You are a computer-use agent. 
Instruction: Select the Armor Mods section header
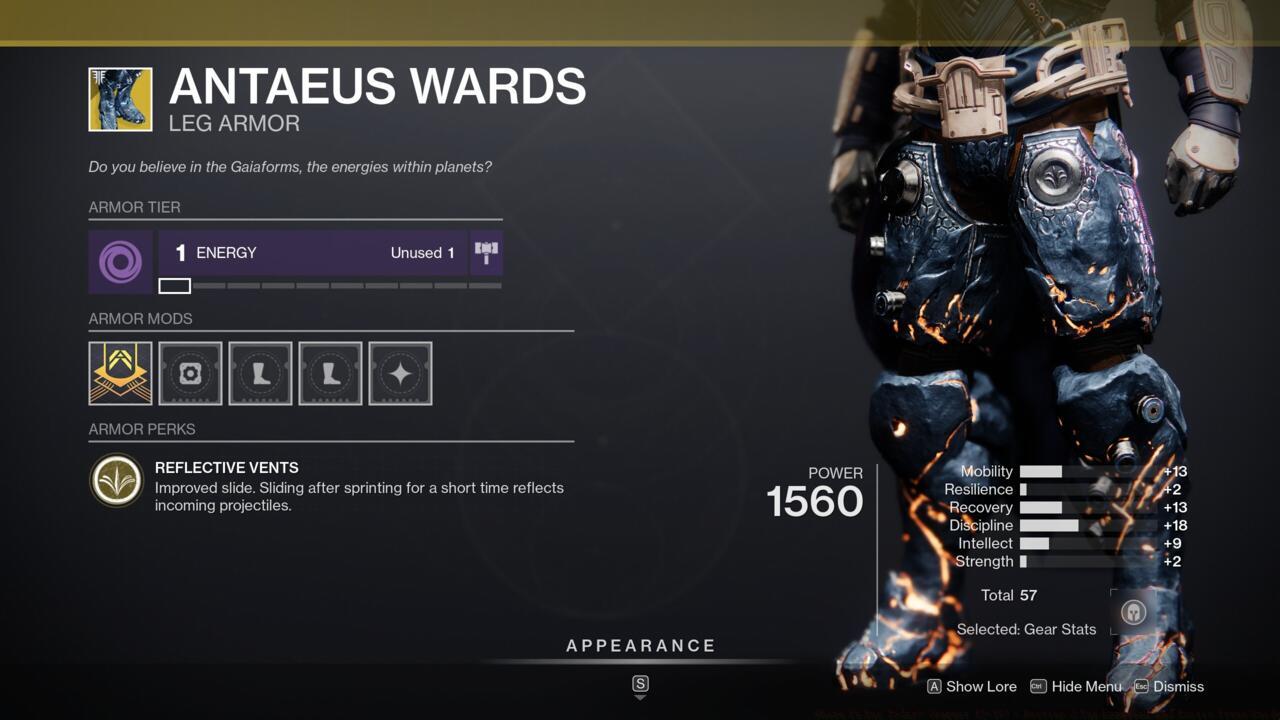click(140, 318)
